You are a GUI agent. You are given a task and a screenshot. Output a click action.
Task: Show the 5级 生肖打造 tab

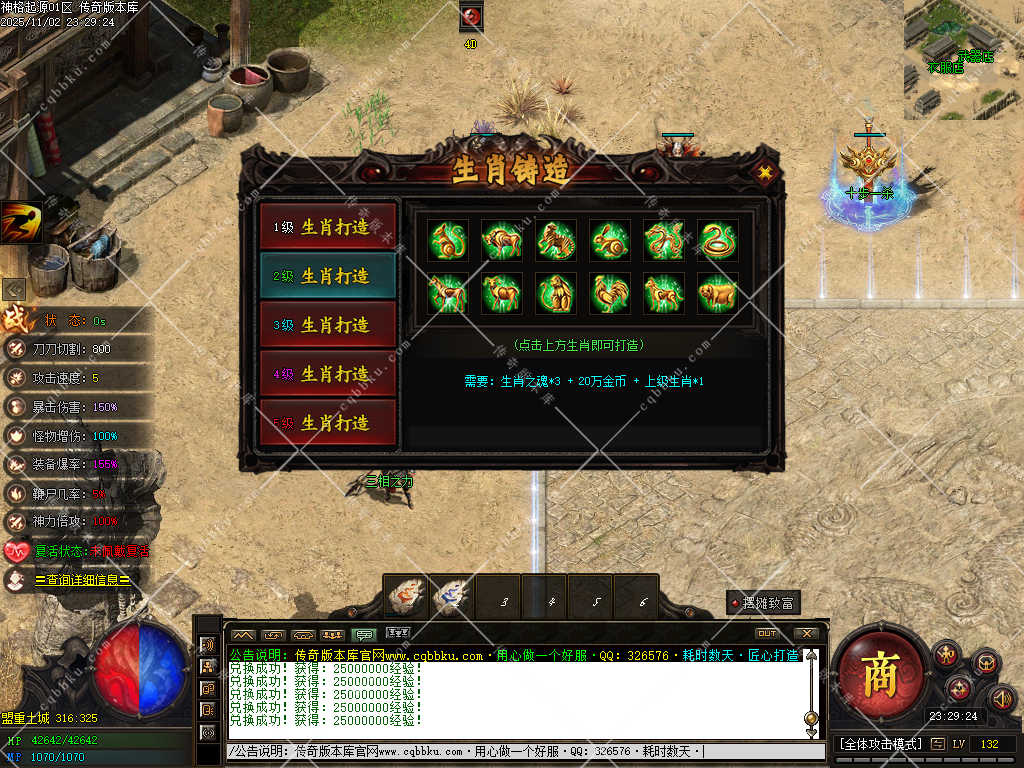click(328, 423)
